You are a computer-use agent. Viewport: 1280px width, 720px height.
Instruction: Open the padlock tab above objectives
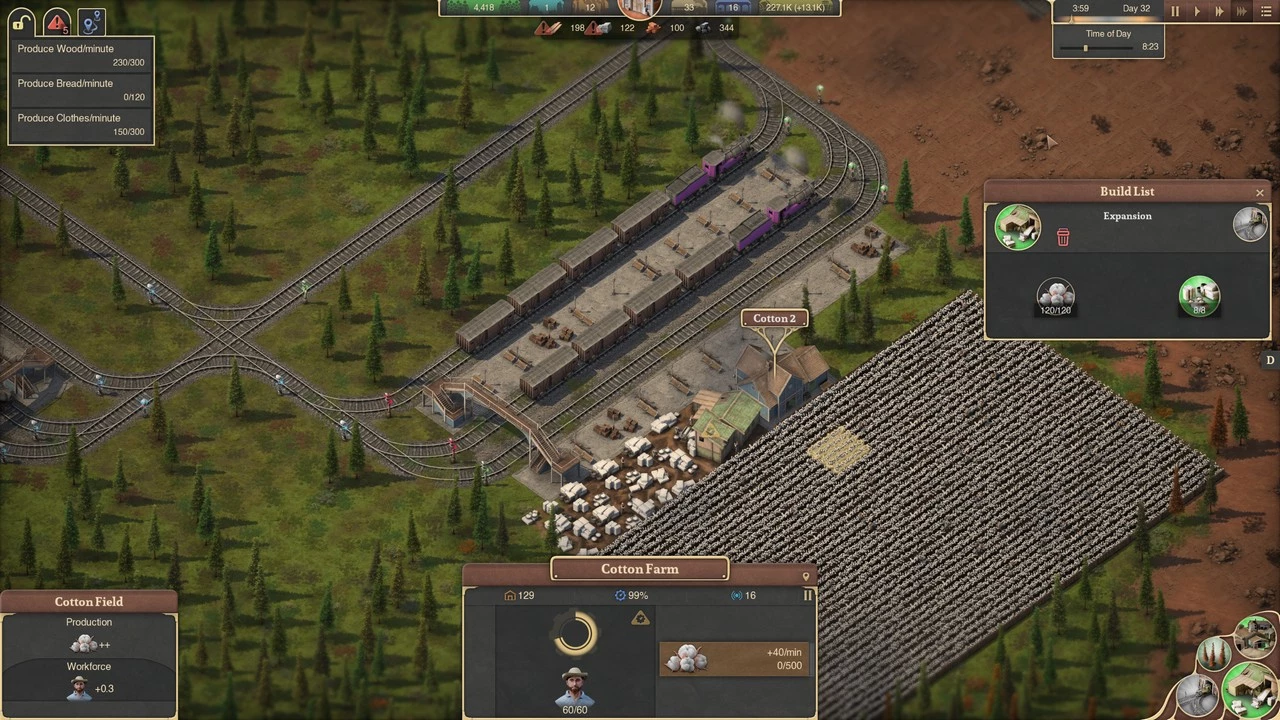[x=22, y=21]
